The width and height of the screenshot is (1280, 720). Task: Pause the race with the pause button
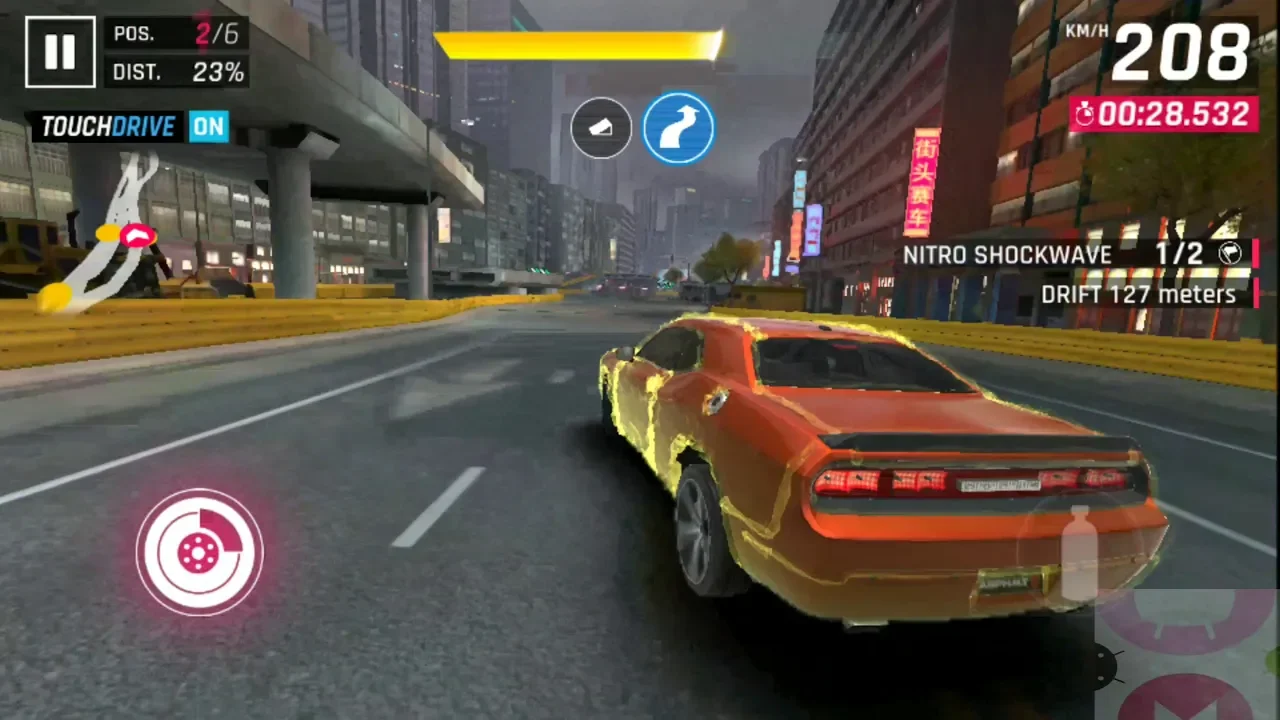point(60,52)
